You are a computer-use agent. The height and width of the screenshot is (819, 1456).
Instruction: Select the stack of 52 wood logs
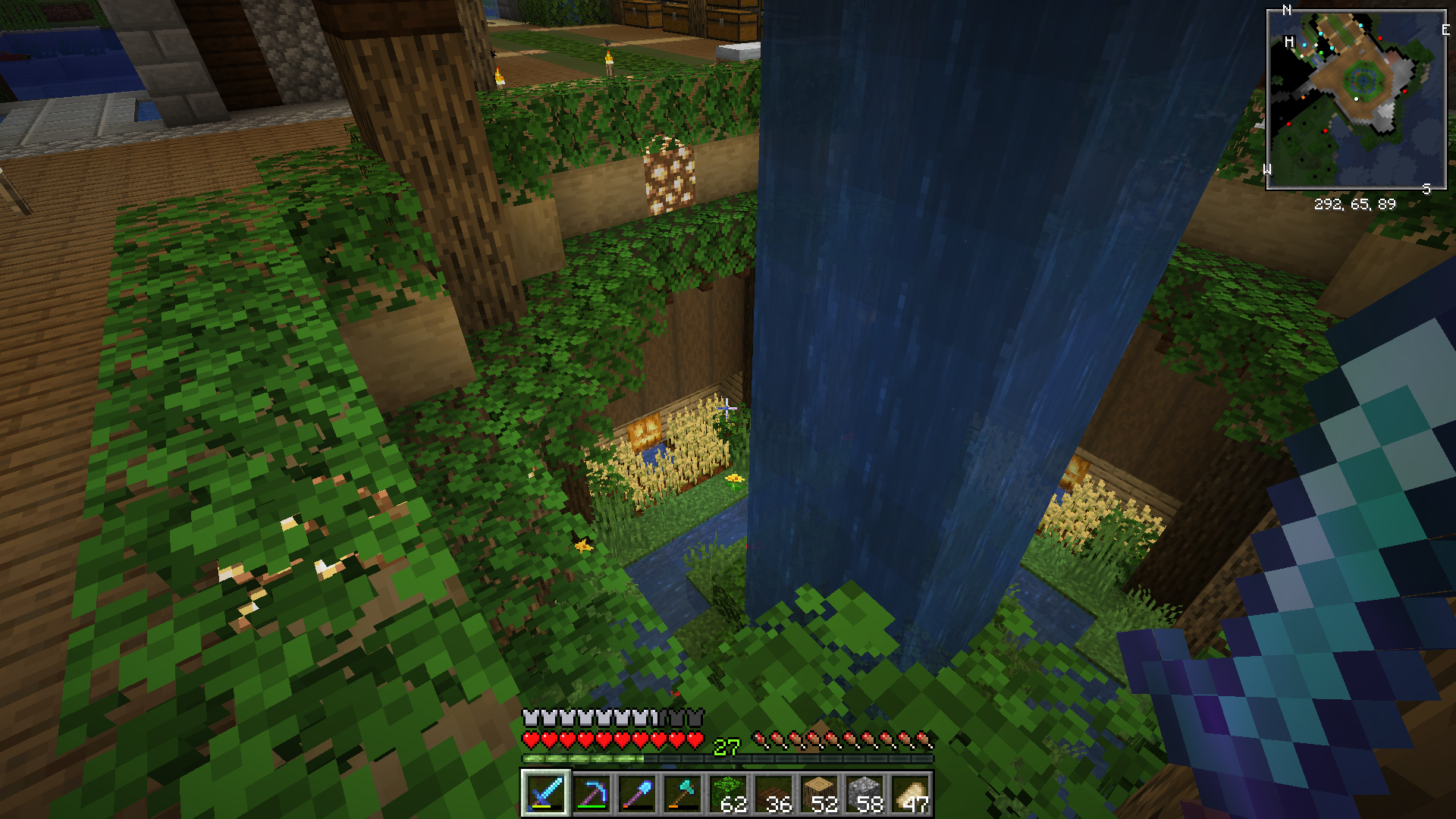point(820,794)
